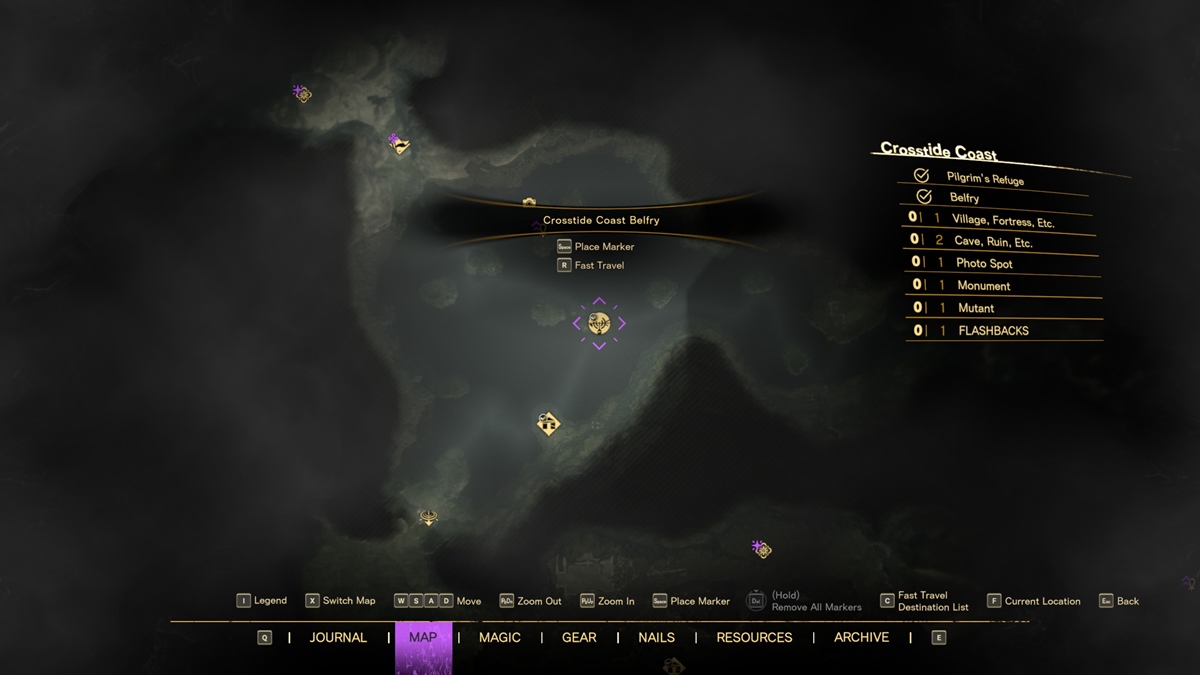Switch to the MAGIC tab
This screenshot has height=675, width=1200.
pyautogui.click(x=500, y=638)
